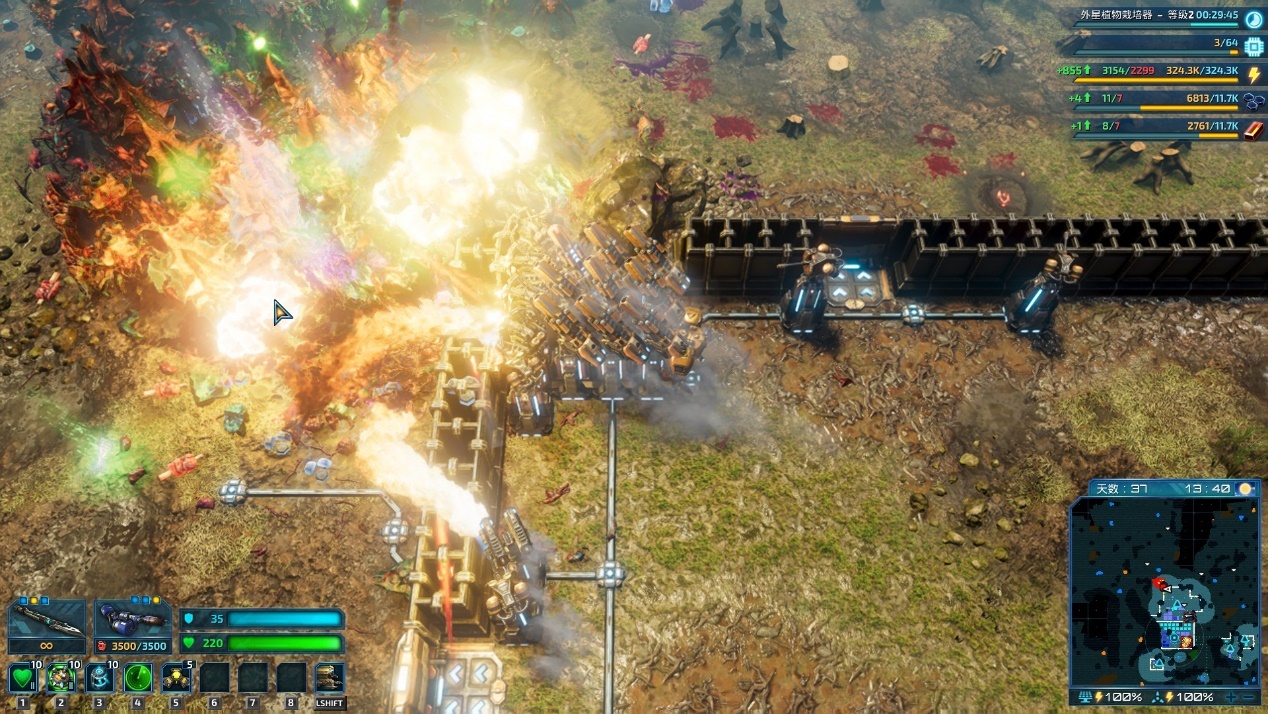Click the sun day-cycle icon
1268x714 pixels.
coord(1246,489)
